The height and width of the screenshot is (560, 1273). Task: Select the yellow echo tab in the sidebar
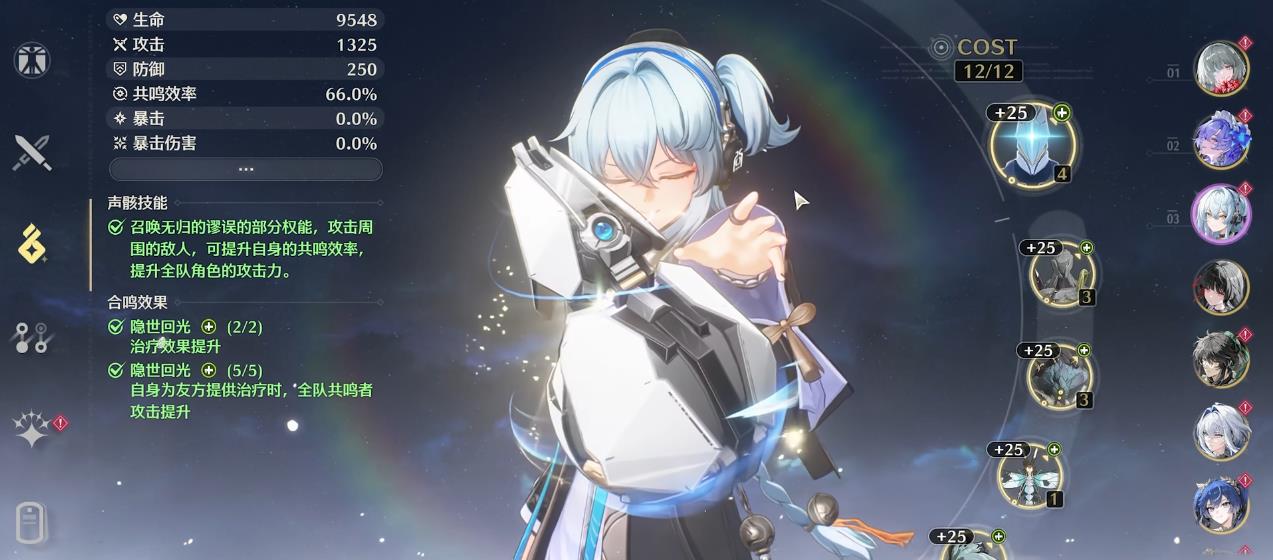click(32, 243)
